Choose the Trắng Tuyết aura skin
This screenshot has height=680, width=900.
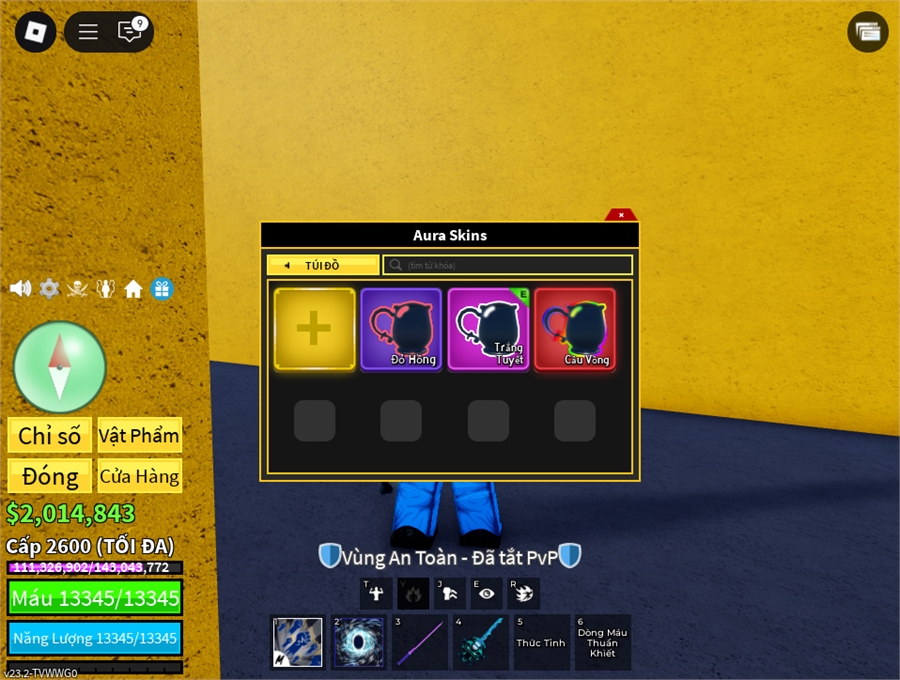click(488, 329)
